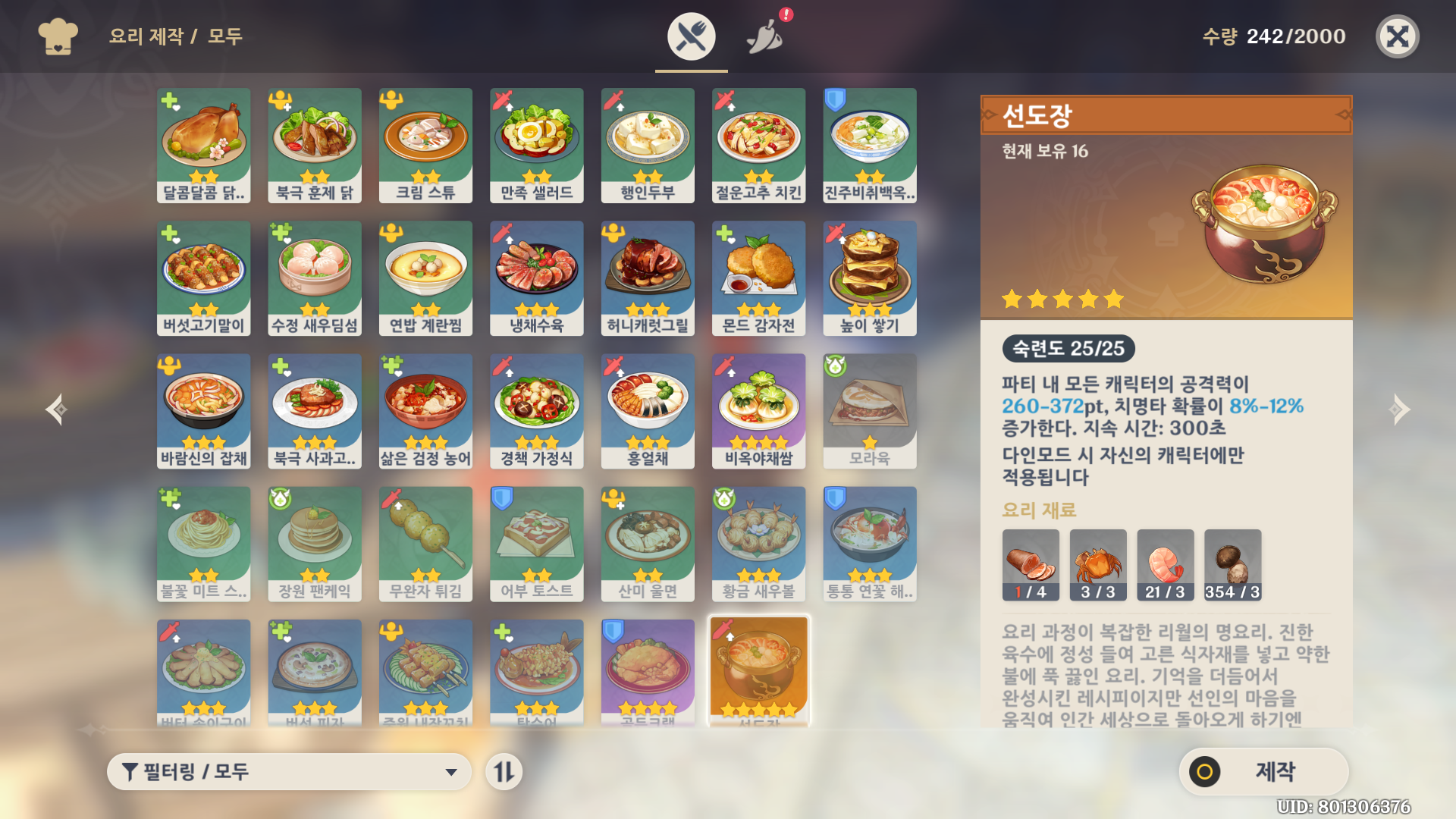This screenshot has width=1456, height=819.
Task: Toggle the sort order icon beside the filter
Action: [504, 772]
